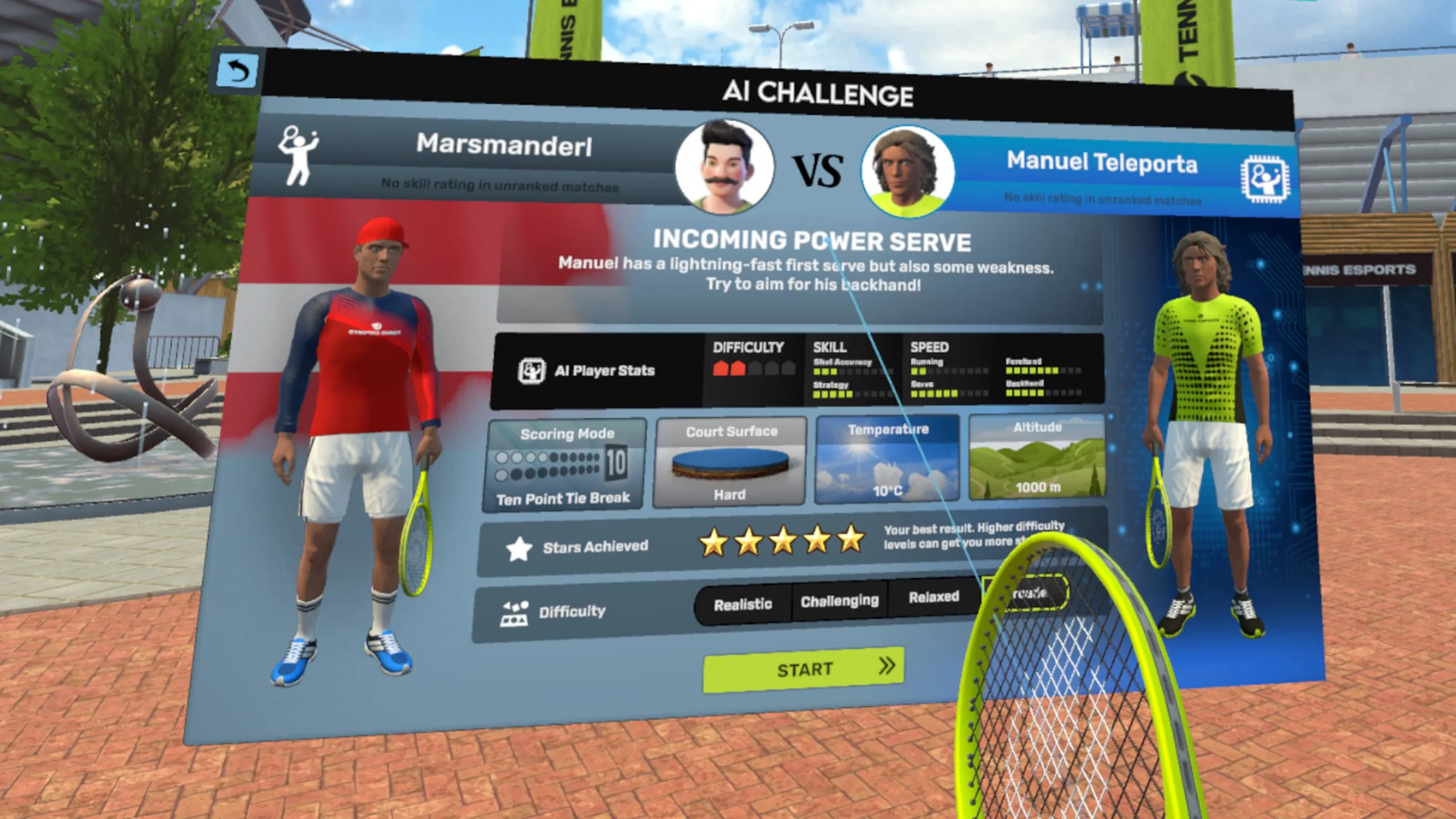Select the Realistic difficulty option
Screen dimensions: 1456x819
[x=743, y=604]
